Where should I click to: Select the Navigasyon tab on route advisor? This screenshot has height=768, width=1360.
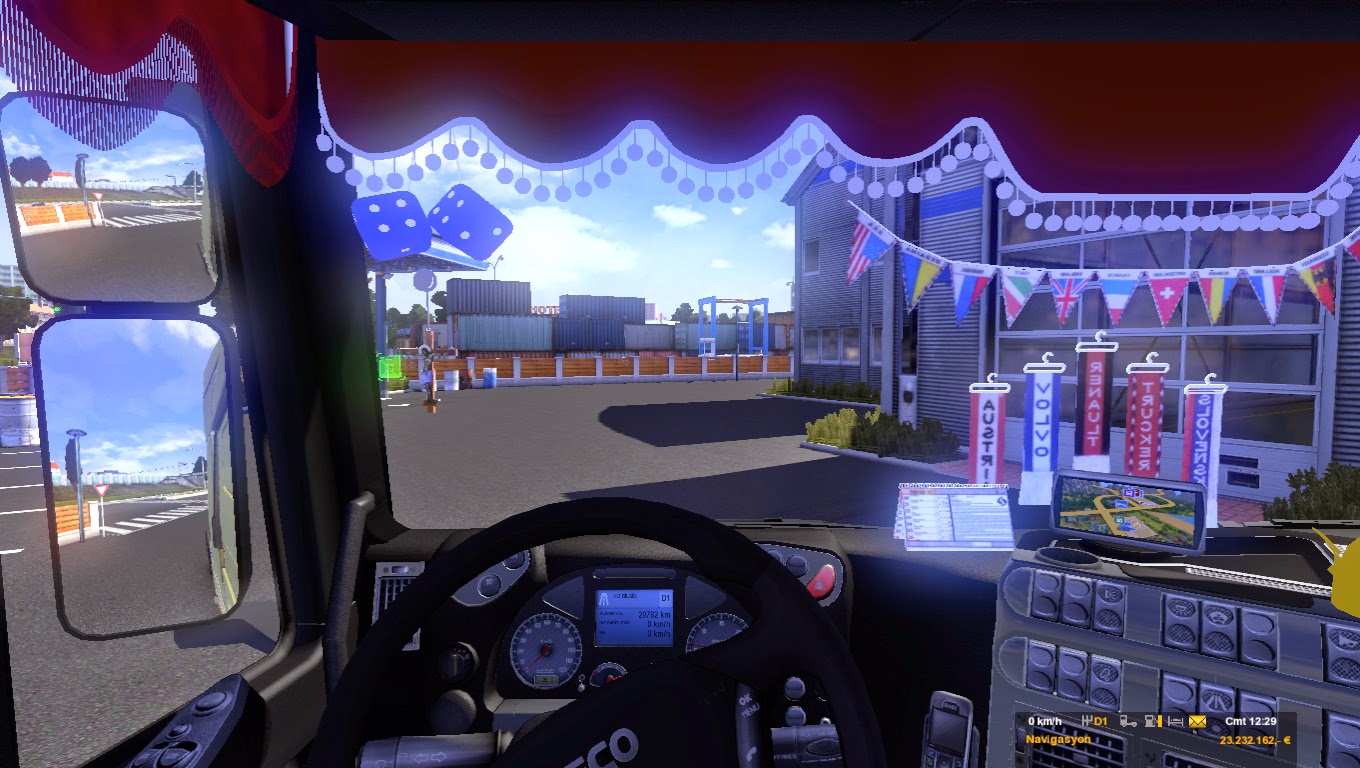pos(1058,739)
